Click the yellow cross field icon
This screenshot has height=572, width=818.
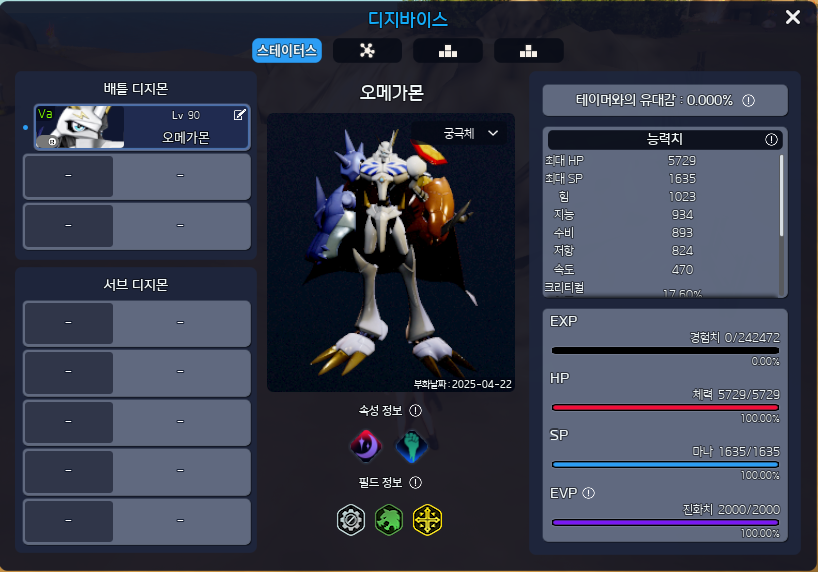pos(427,519)
